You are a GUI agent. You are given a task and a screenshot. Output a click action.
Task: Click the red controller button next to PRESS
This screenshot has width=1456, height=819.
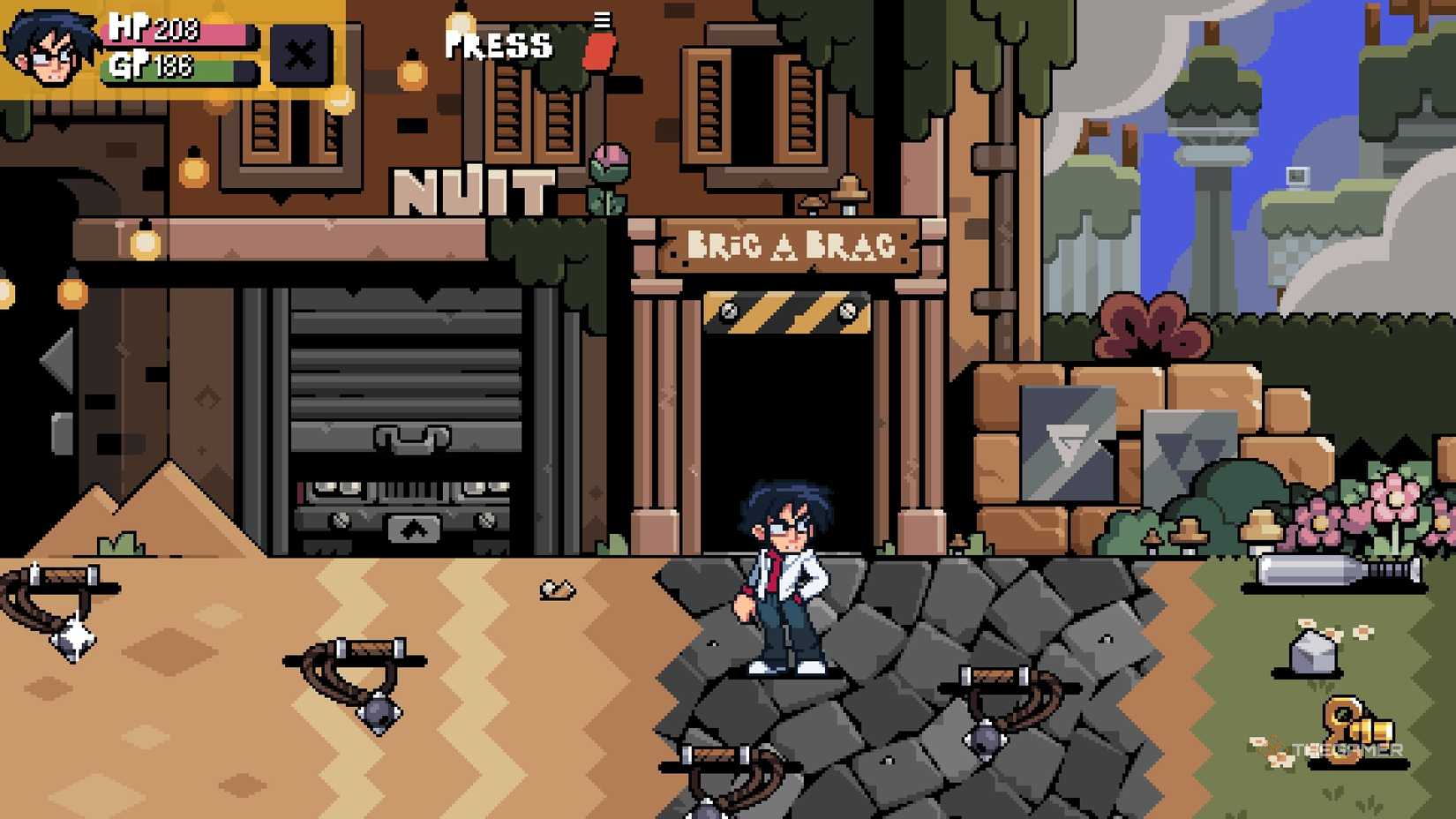coord(597,49)
